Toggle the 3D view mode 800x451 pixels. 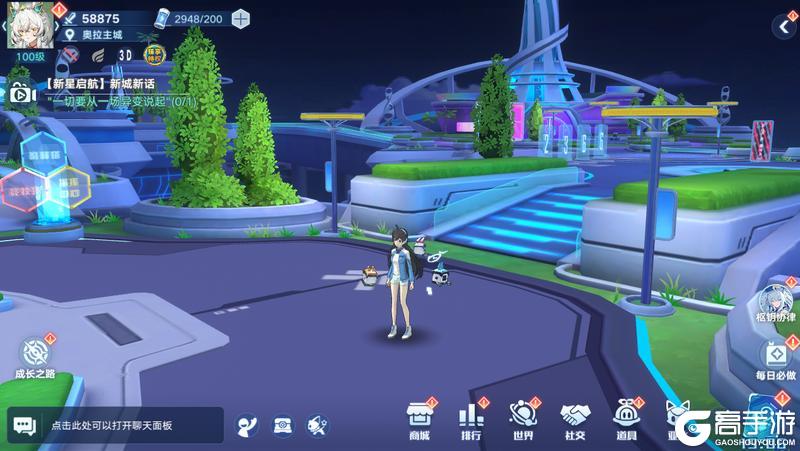[x=126, y=55]
